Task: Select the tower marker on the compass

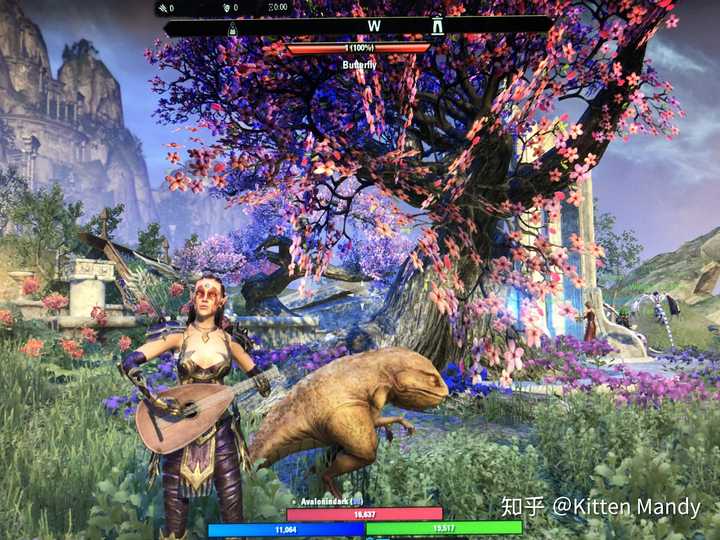Action: coord(437,26)
